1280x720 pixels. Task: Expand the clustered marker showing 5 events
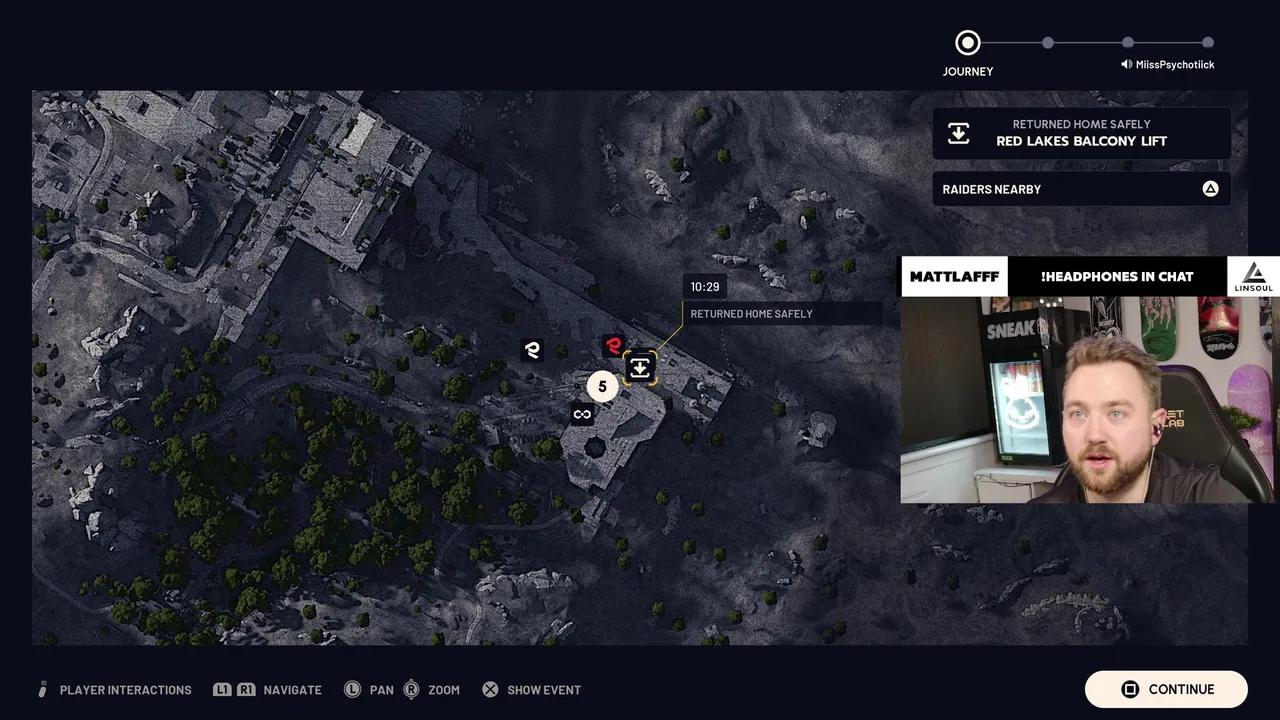click(x=602, y=386)
